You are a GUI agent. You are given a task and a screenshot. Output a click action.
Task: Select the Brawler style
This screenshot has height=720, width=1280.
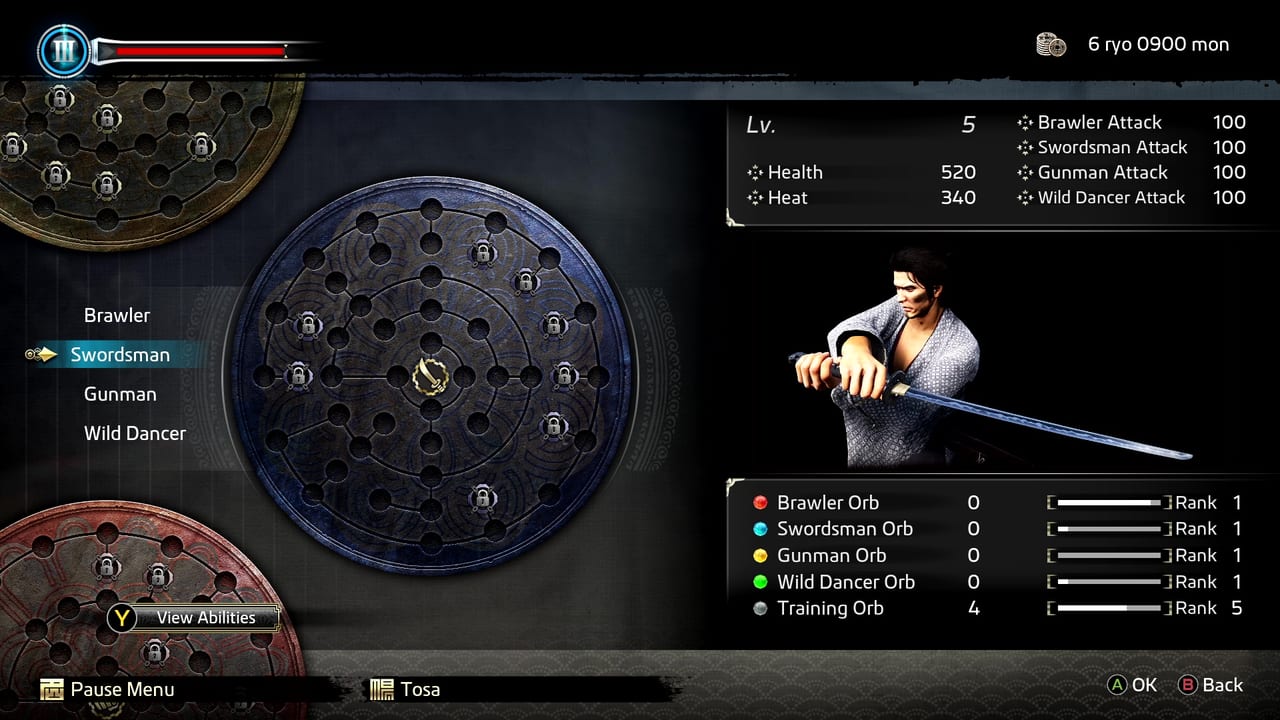point(117,315)
